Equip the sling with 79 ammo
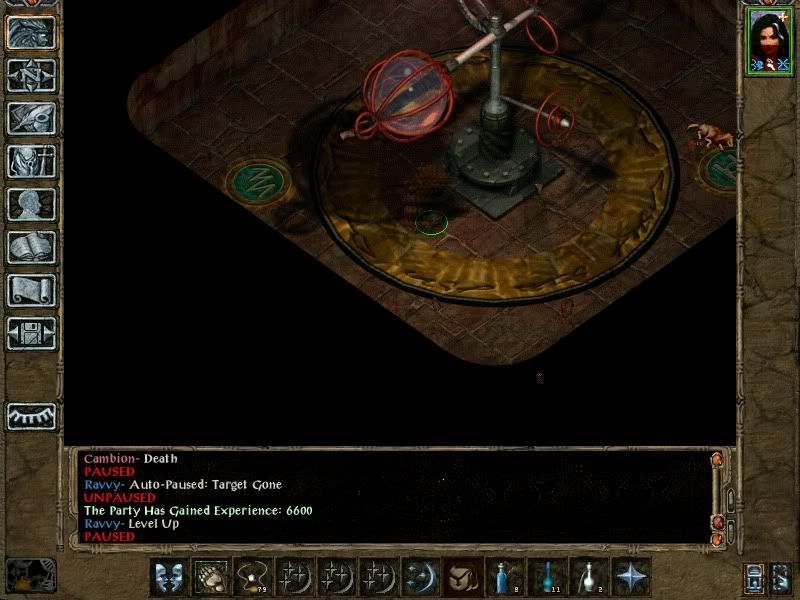This screenshot has width=800, height=600. [253, 577]
